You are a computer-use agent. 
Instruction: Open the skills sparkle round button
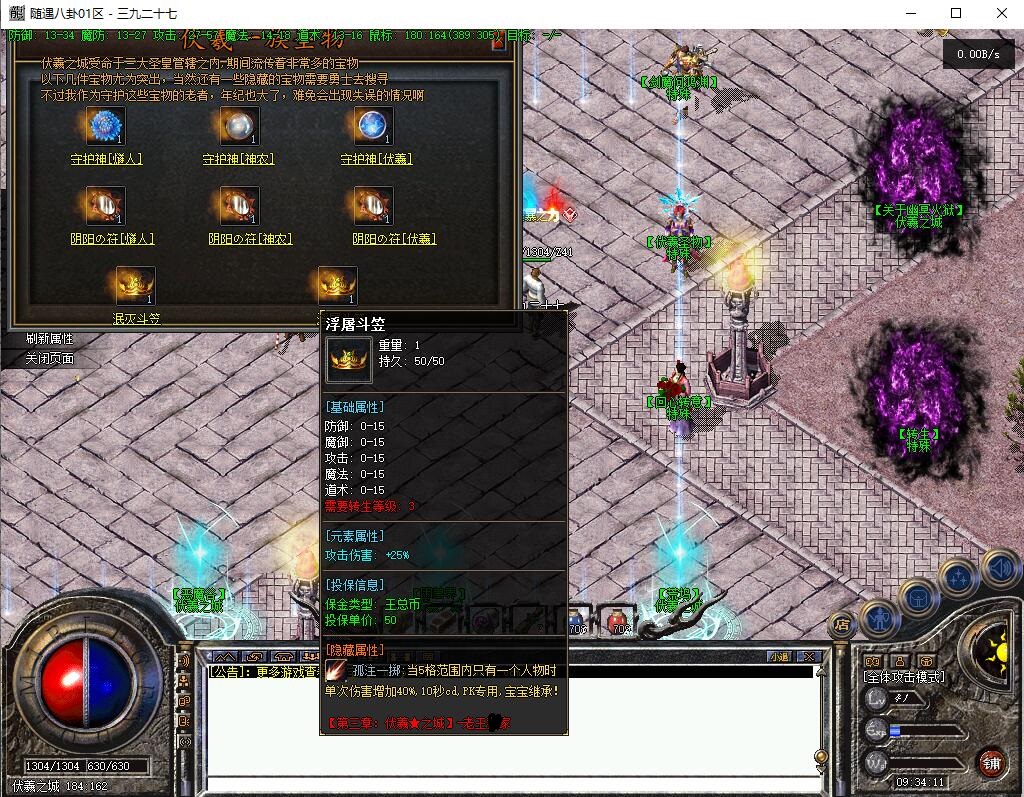[x=958, y=577]
